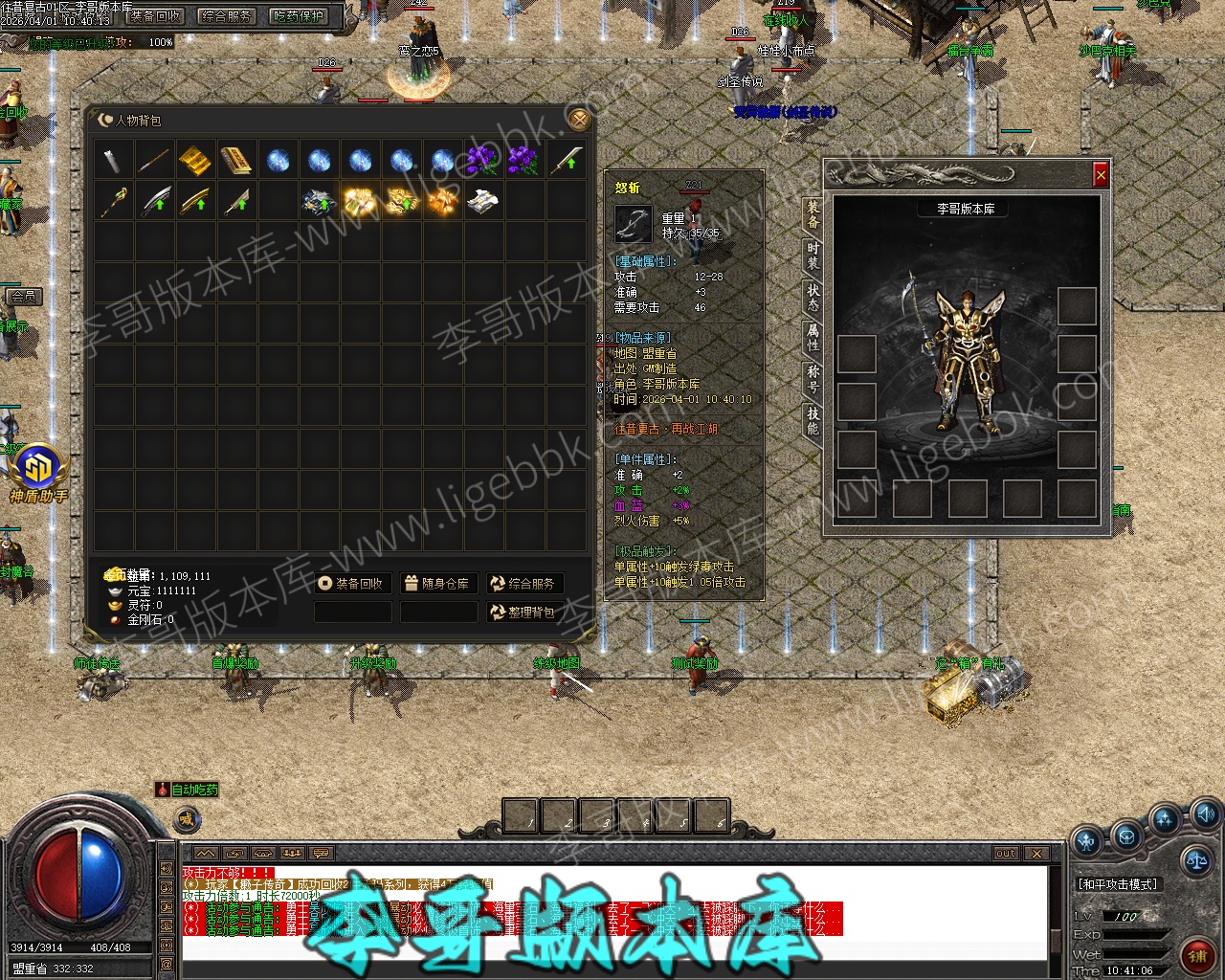1225x980 pixels.
Task: Open the 随身仓库 portable warehouse
Action: [x=437, y=583]
